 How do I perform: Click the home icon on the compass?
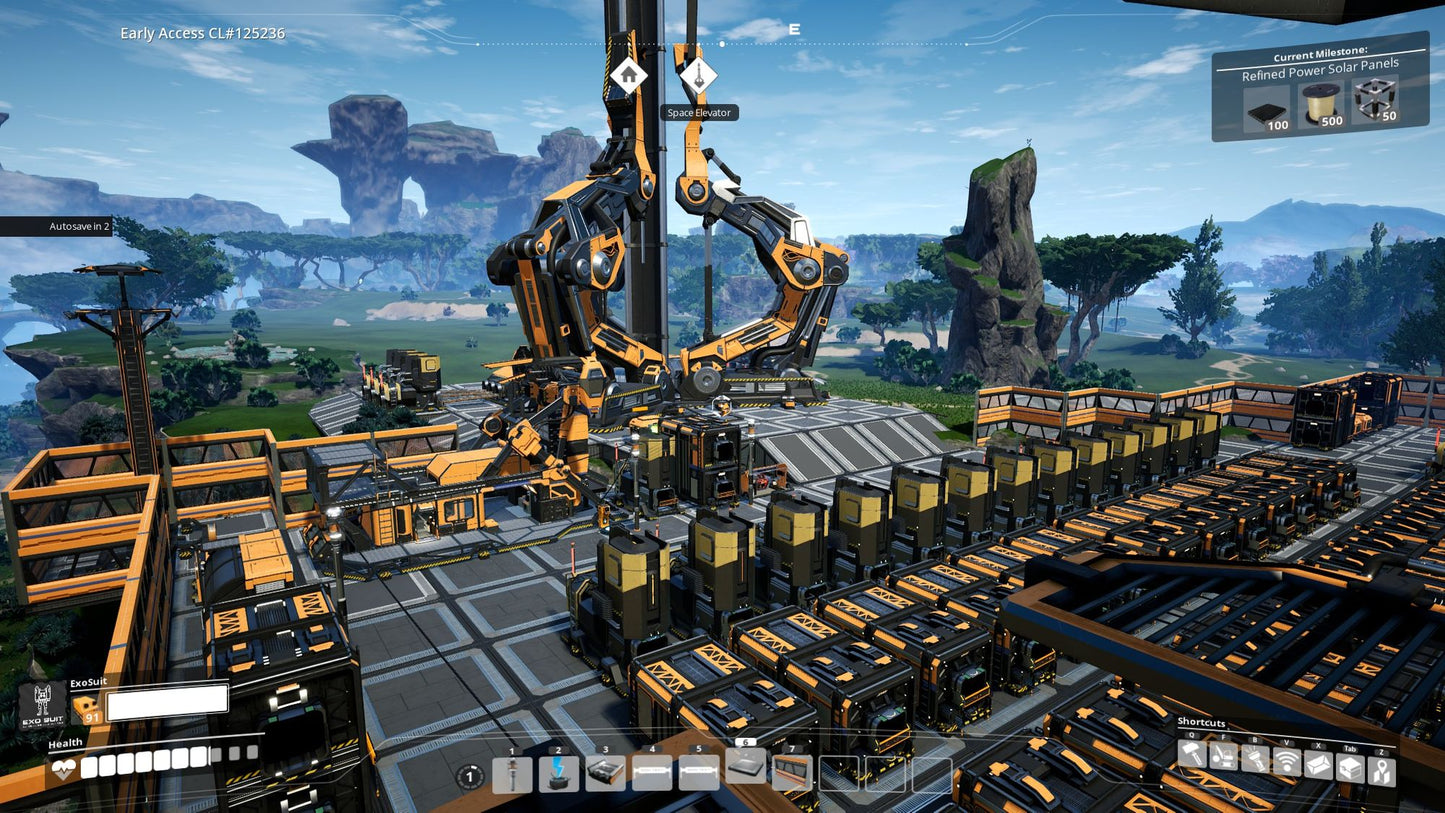629,75
